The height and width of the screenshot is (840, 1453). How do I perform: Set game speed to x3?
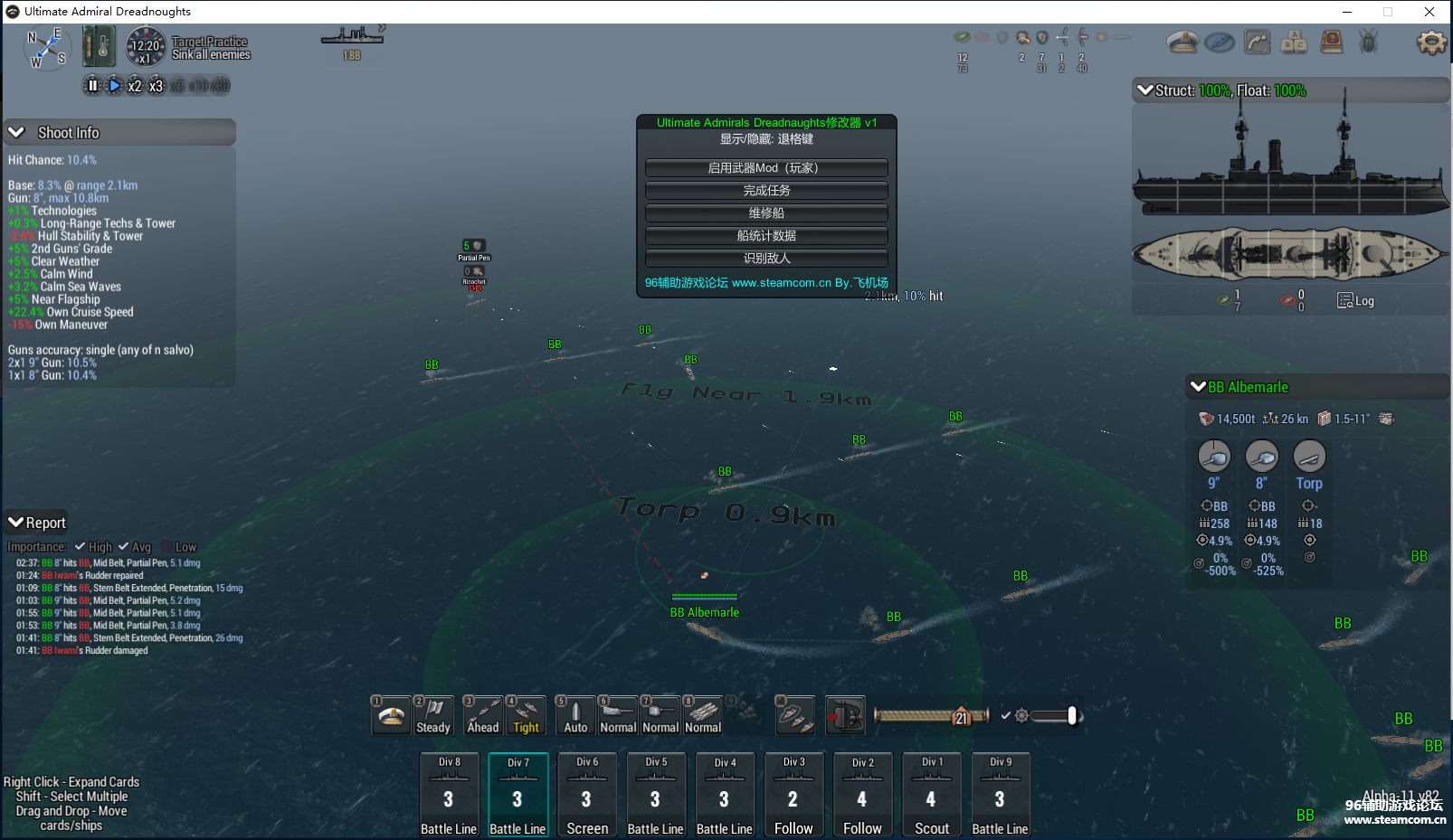coord(156,86)
